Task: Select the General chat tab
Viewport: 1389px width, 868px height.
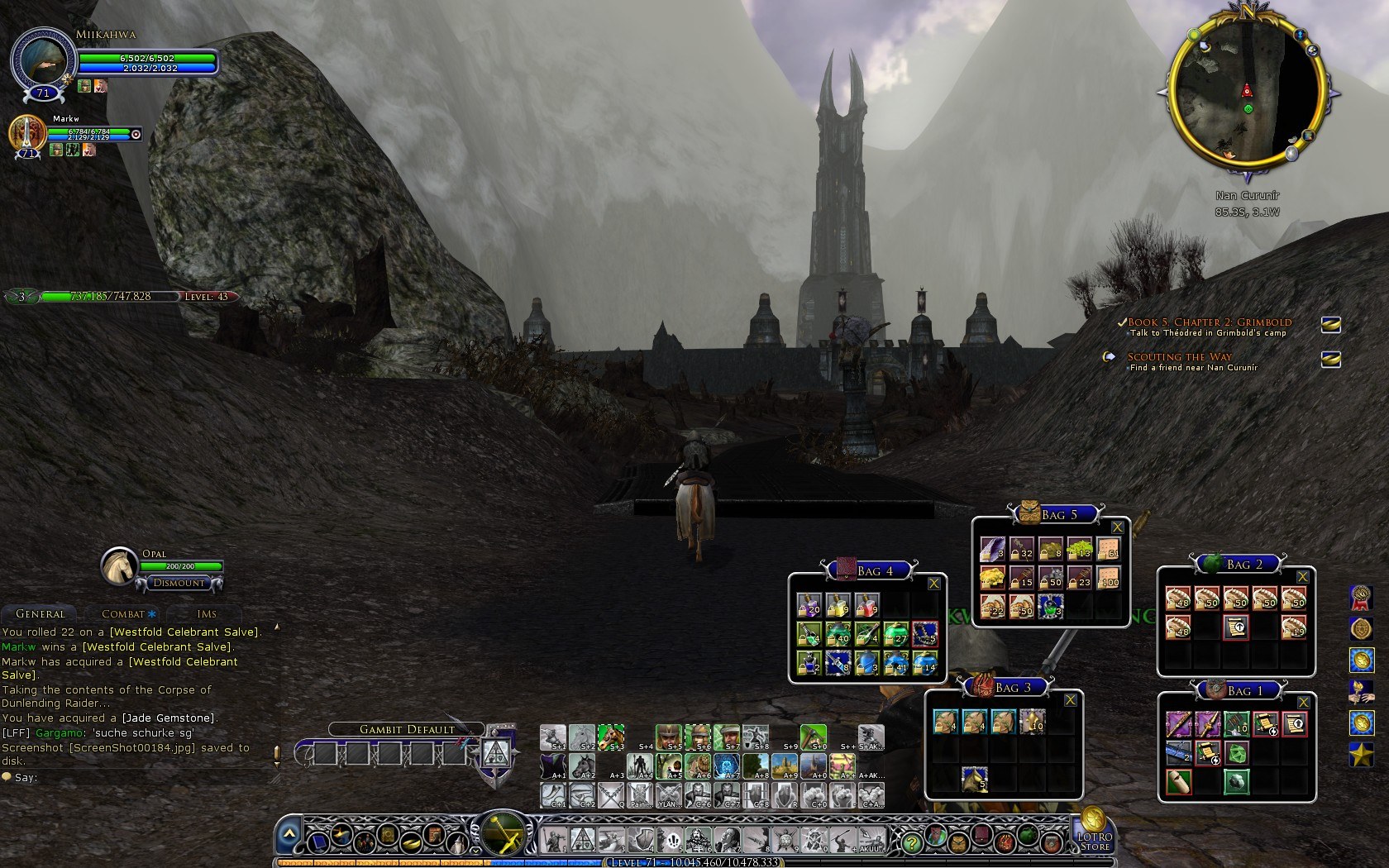Action: [x=40, y=613]
